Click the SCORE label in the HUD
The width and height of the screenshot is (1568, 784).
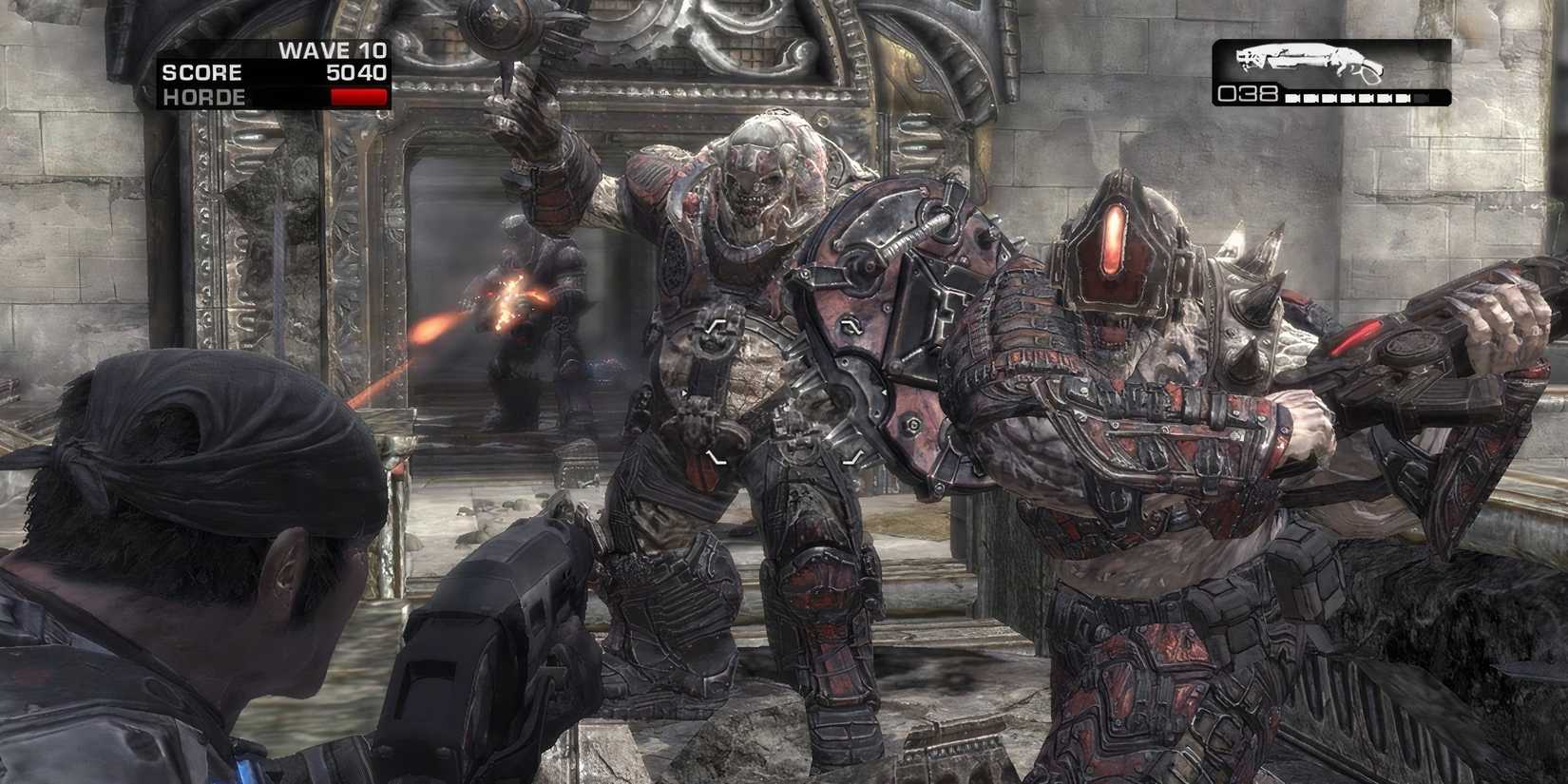(x=202, y=72)
